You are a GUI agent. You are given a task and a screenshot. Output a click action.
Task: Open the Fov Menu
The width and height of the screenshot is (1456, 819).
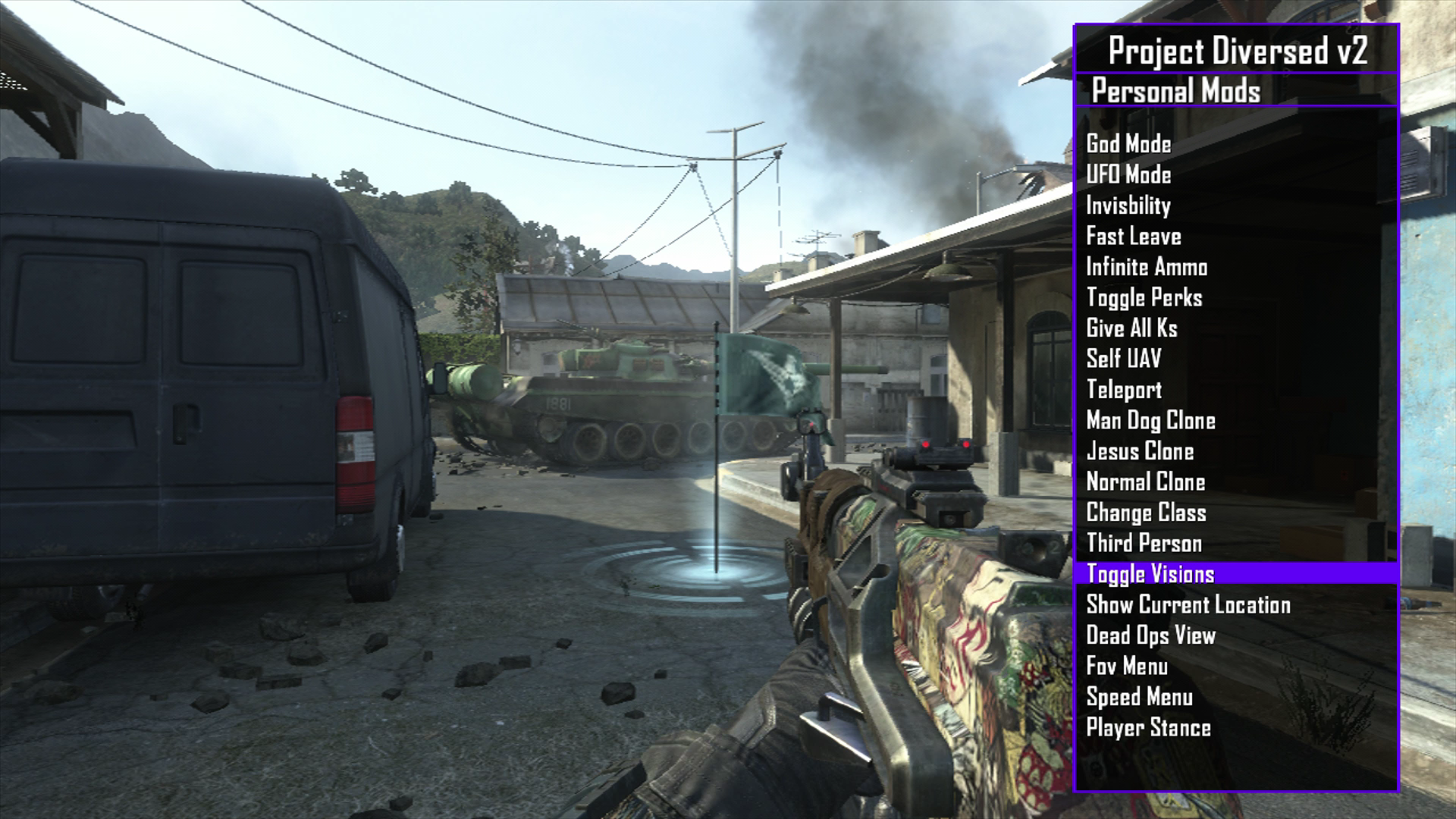[x=1127, y=666]
